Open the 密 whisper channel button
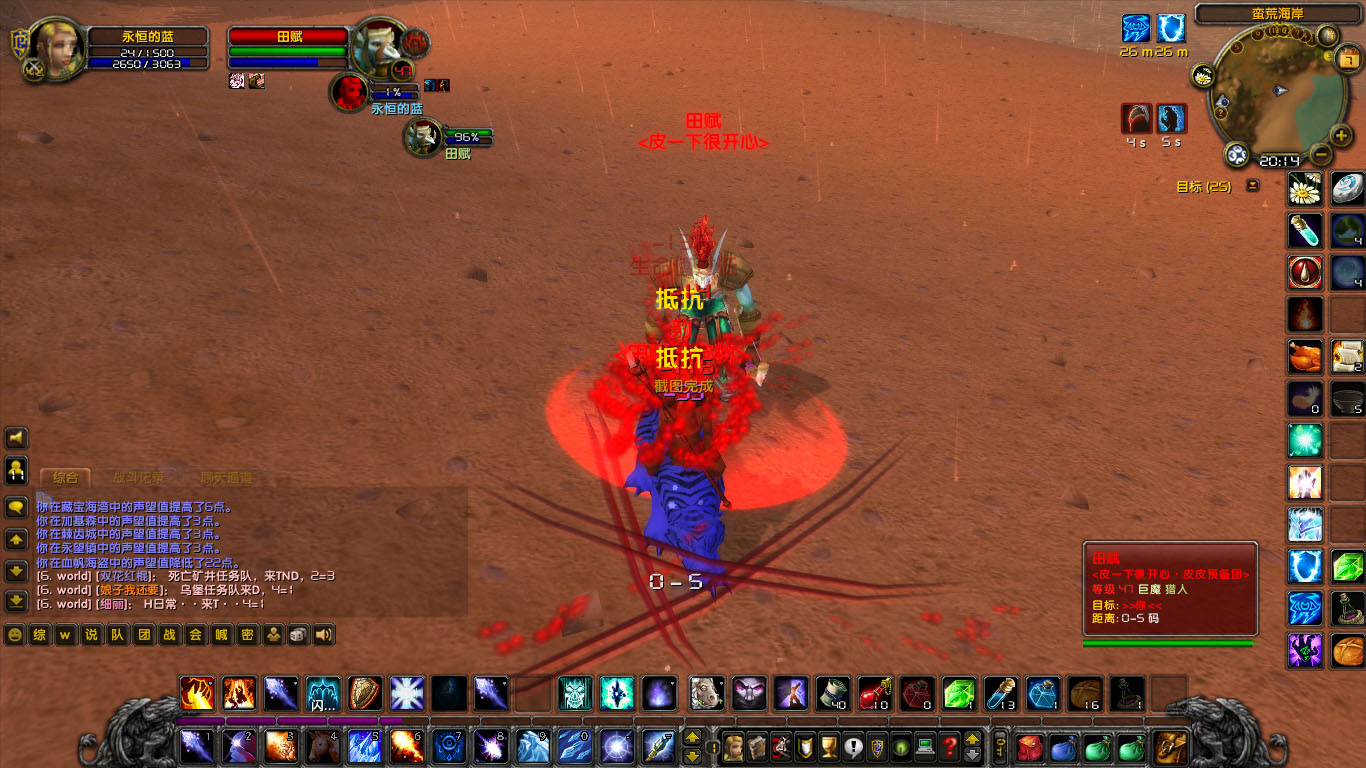The width and height of the screenshot is (1366, 768). pyautogui.click(x=247, y=635)
